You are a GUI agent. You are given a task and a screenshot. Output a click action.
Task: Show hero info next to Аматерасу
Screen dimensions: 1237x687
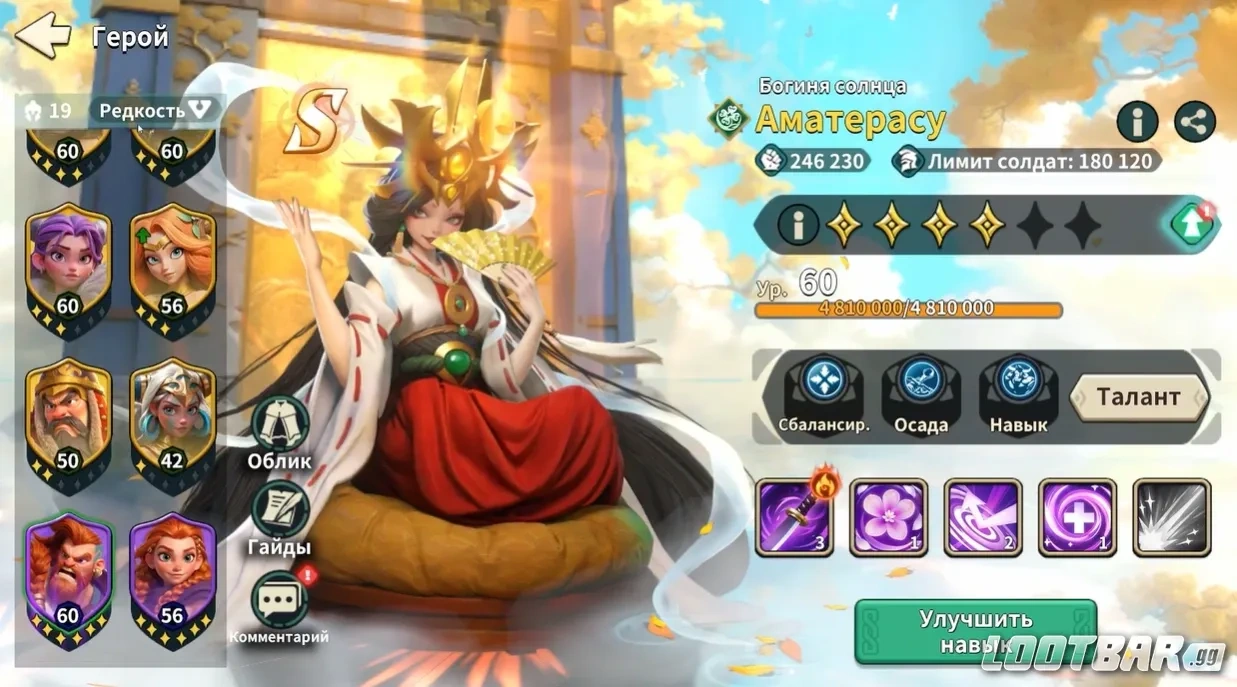[x=1137, y=121]
